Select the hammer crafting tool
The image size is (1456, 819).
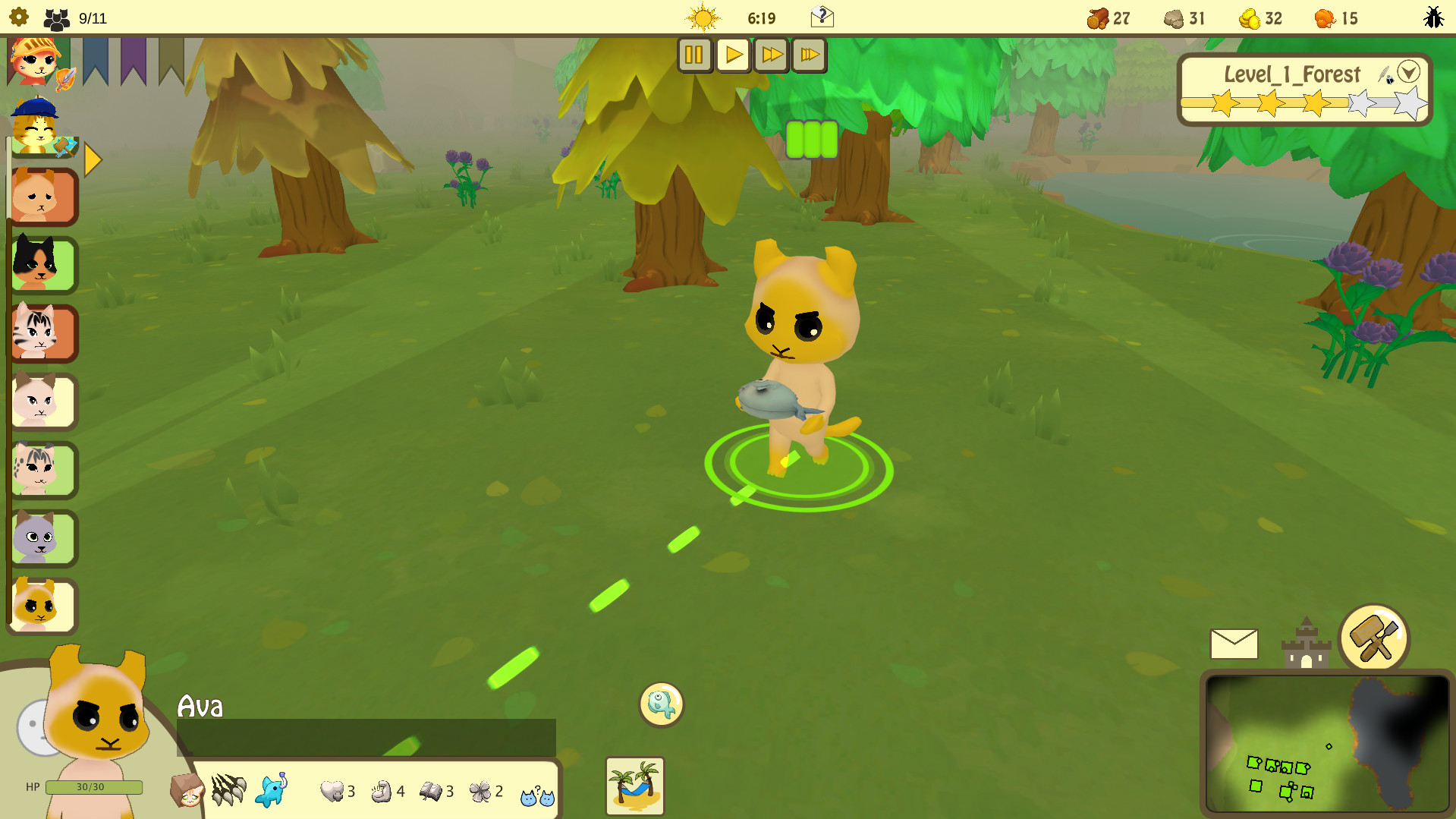click(1376, 638)
